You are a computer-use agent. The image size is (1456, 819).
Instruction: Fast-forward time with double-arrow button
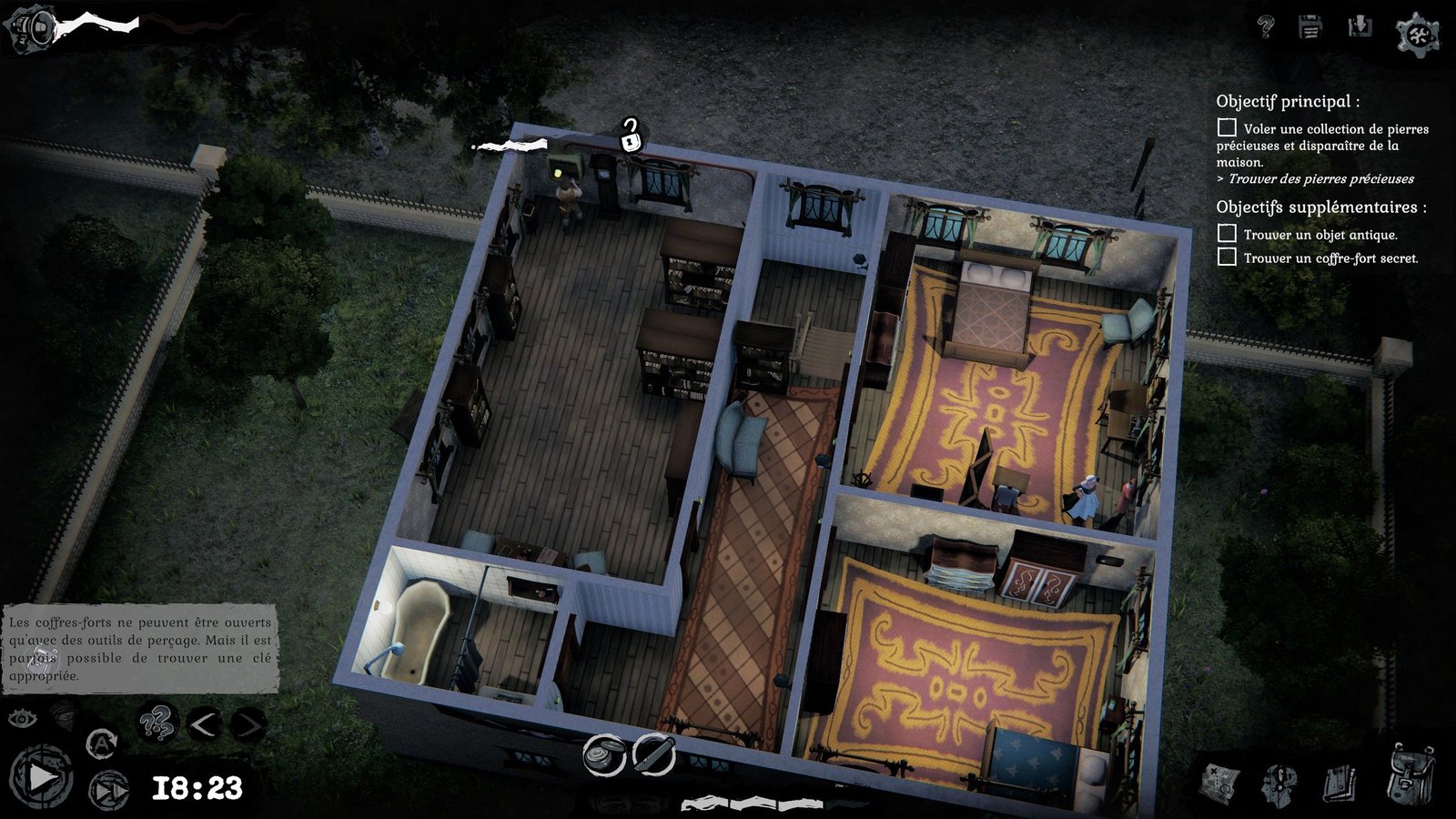pyautogui.click(x=108, y=788)
